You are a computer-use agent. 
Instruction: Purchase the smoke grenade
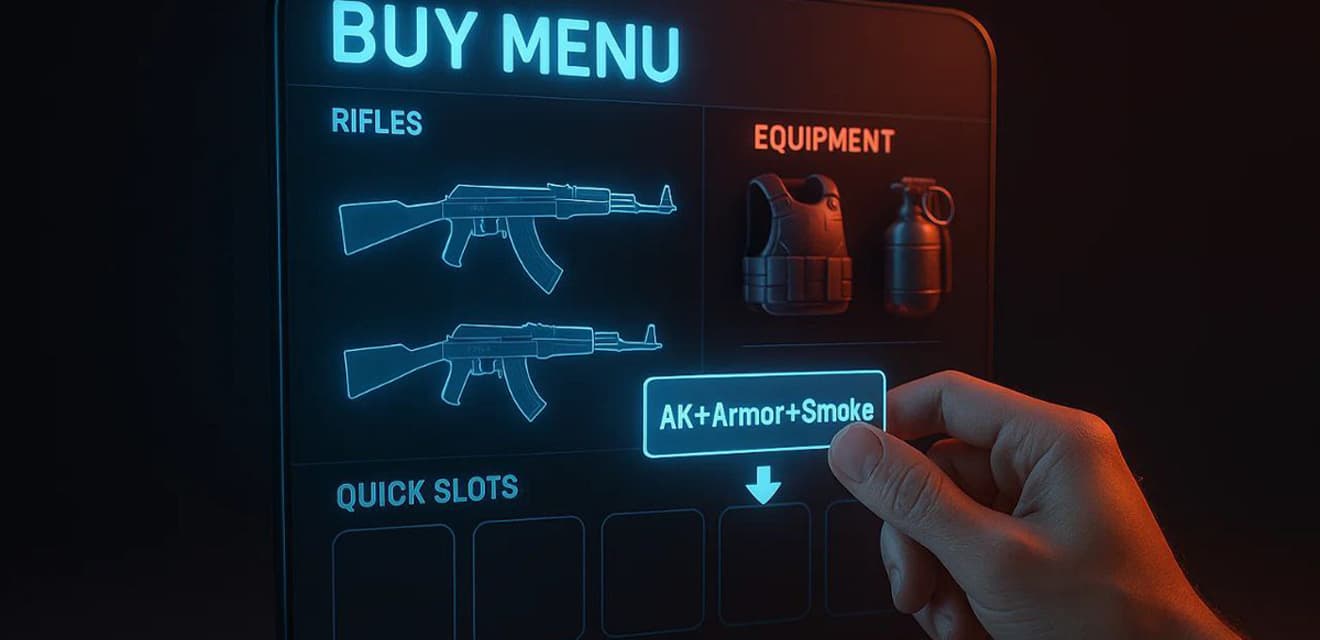click(916, 246)
